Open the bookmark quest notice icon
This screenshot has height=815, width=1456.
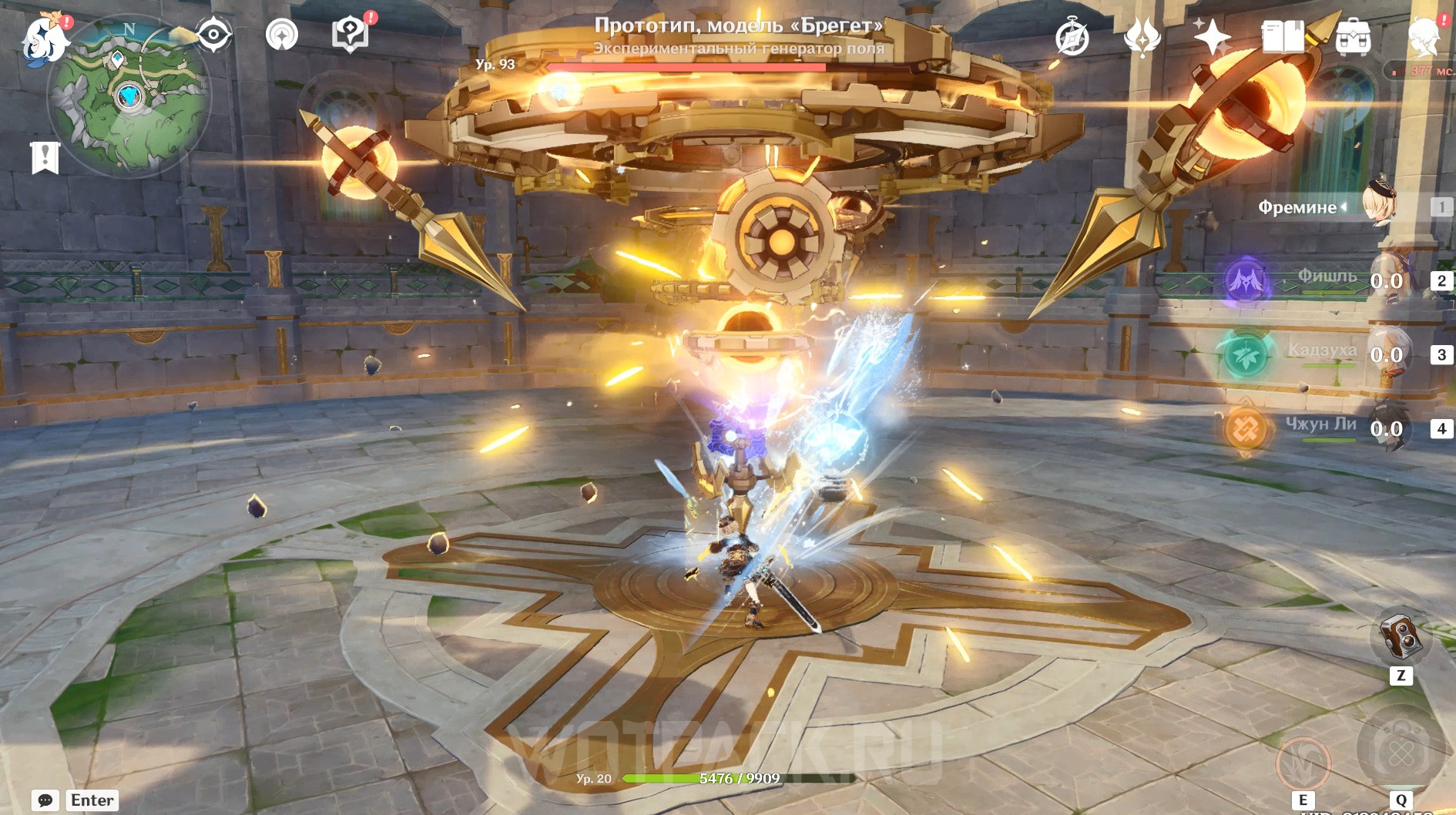point(45,157)
